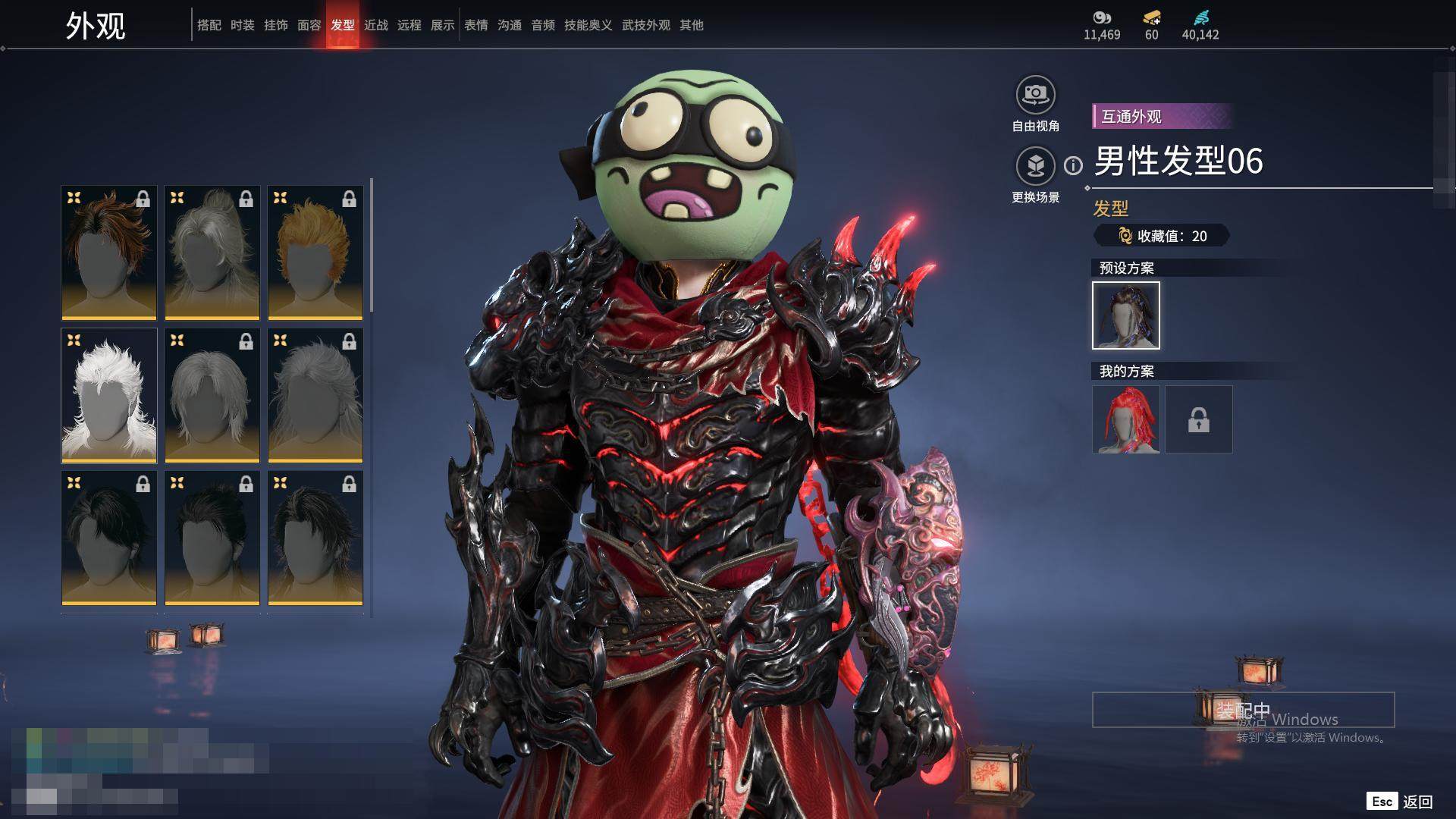Select the 挂饰 category tab
The height and width of the screenshot is (819, 1456).
coord(276,25)
